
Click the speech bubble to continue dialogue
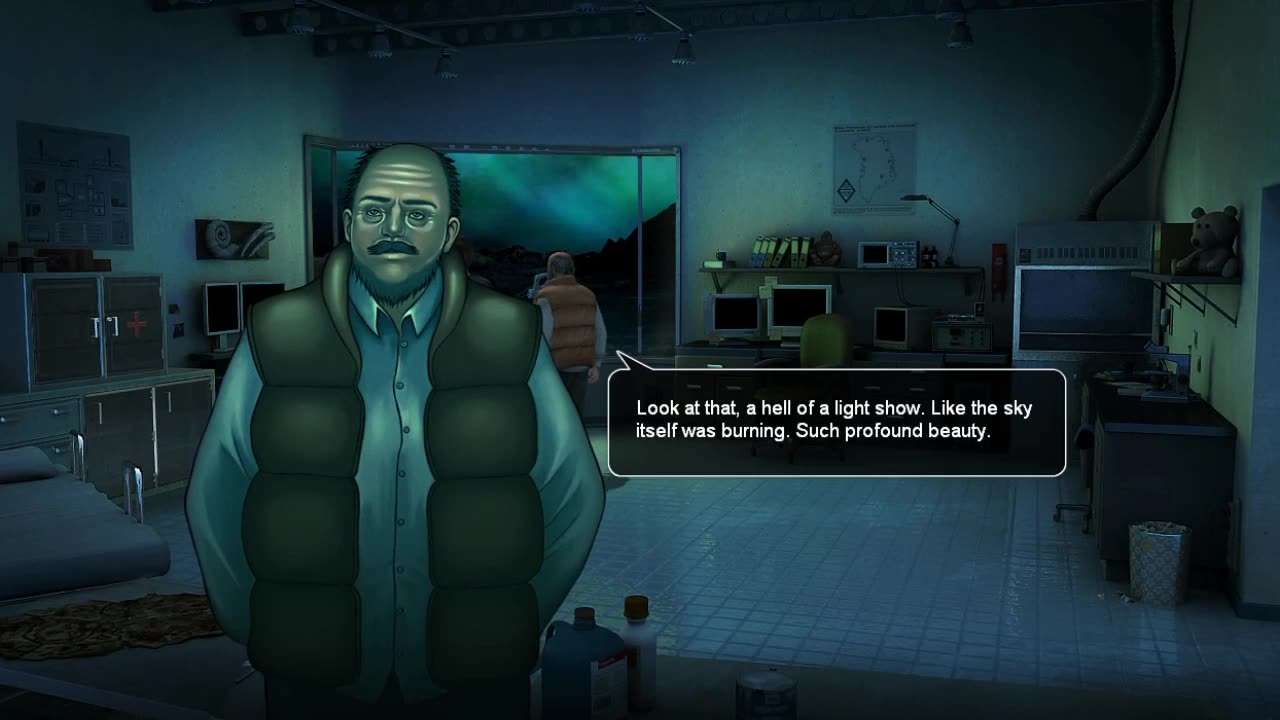[836, 422]
